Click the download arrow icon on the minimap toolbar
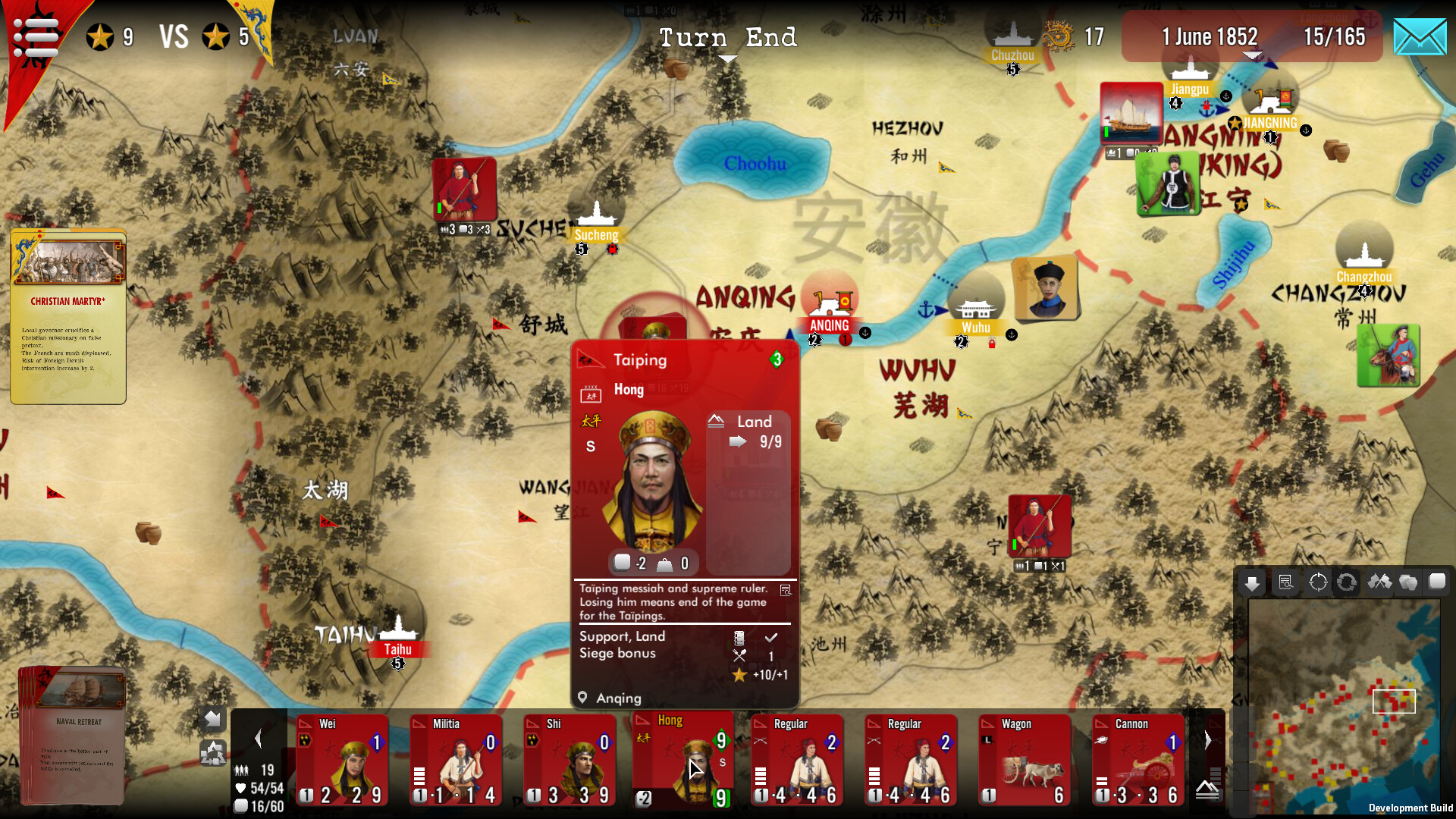 [x=1252, y=582]
